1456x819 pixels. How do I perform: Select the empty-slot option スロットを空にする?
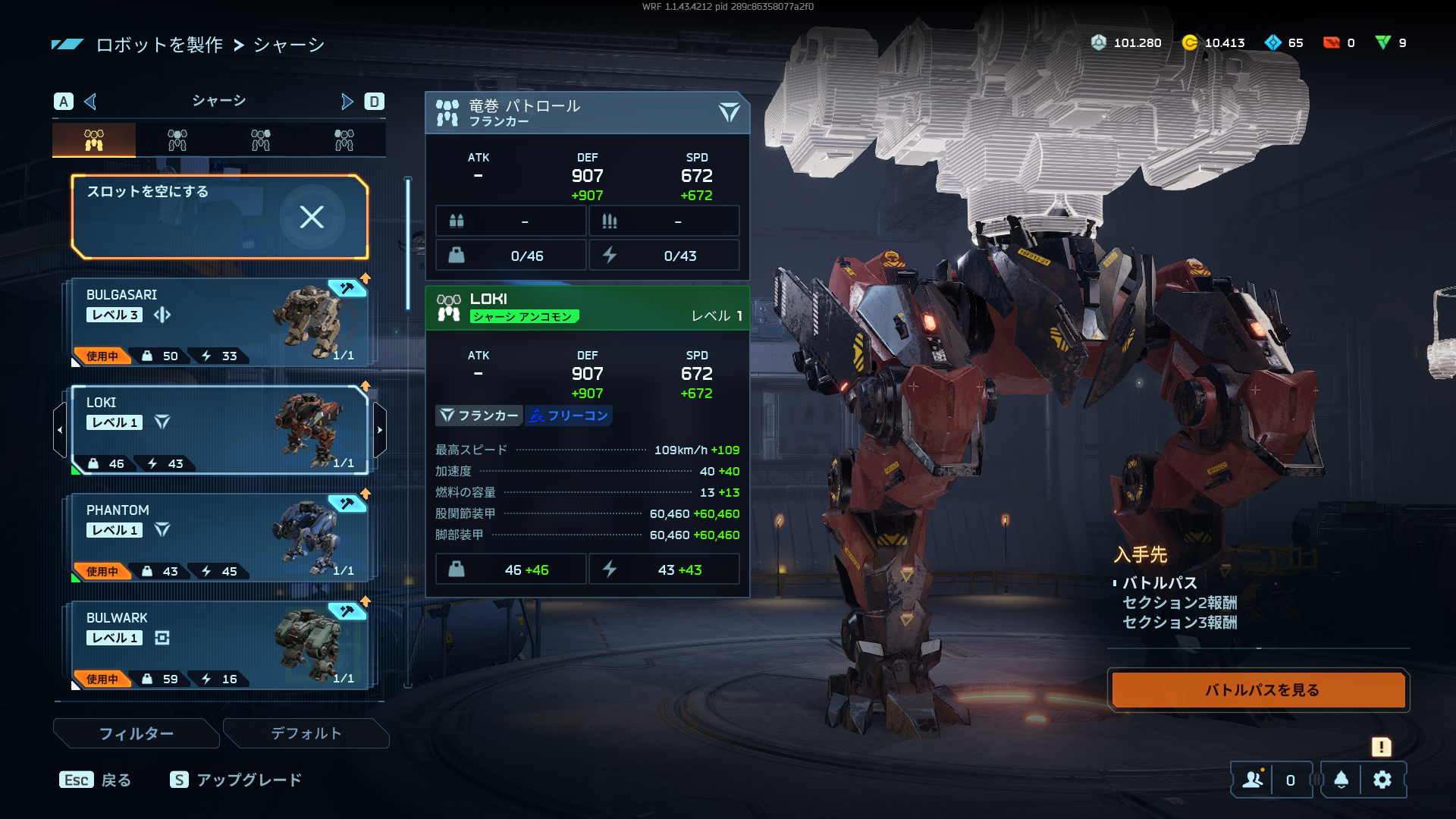click(219, 217)
